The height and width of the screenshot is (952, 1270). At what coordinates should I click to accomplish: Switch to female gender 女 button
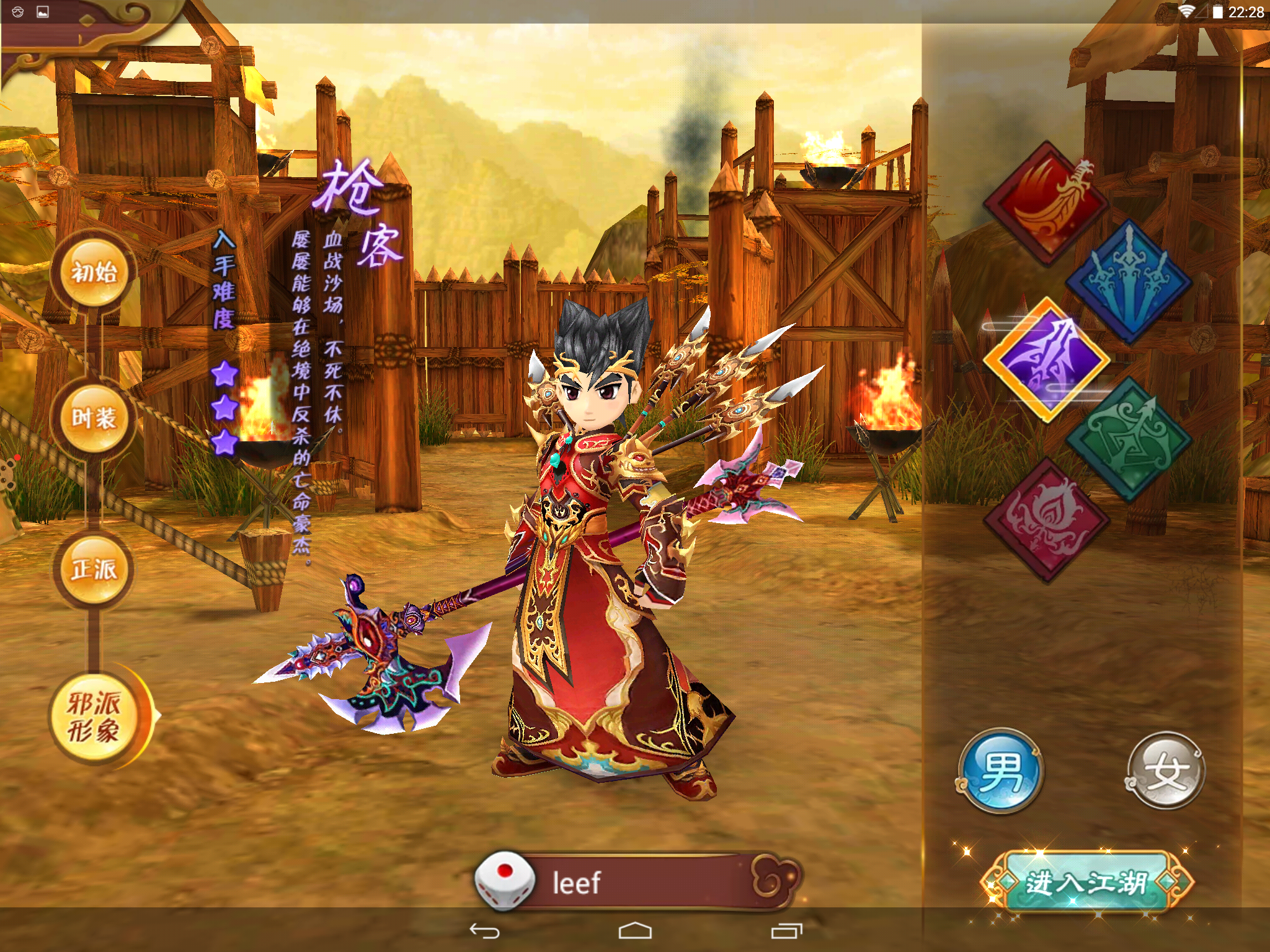coord(1165,771)
